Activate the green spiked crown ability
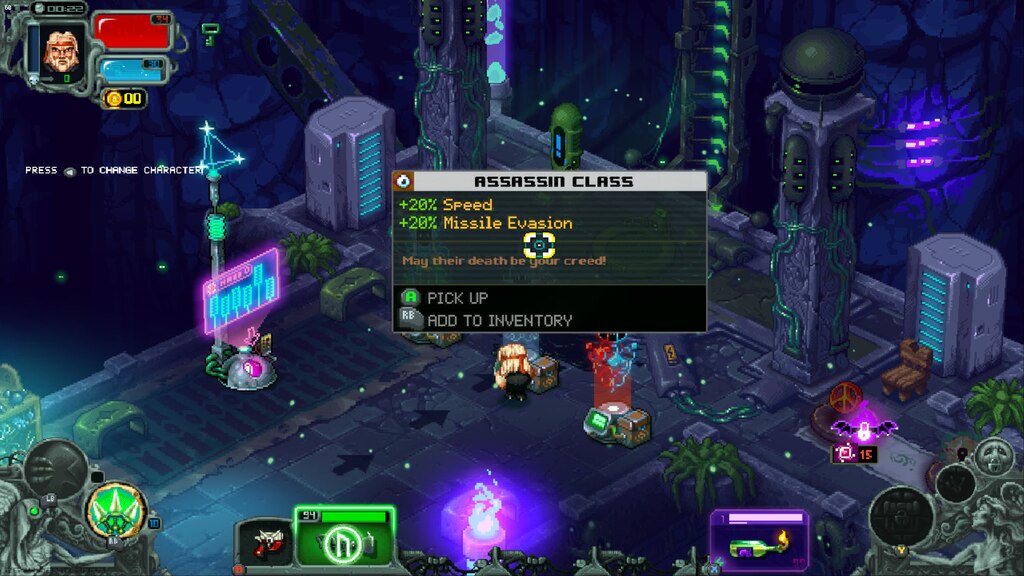Viewport: 1024px width, 576px height. (116, 508)
